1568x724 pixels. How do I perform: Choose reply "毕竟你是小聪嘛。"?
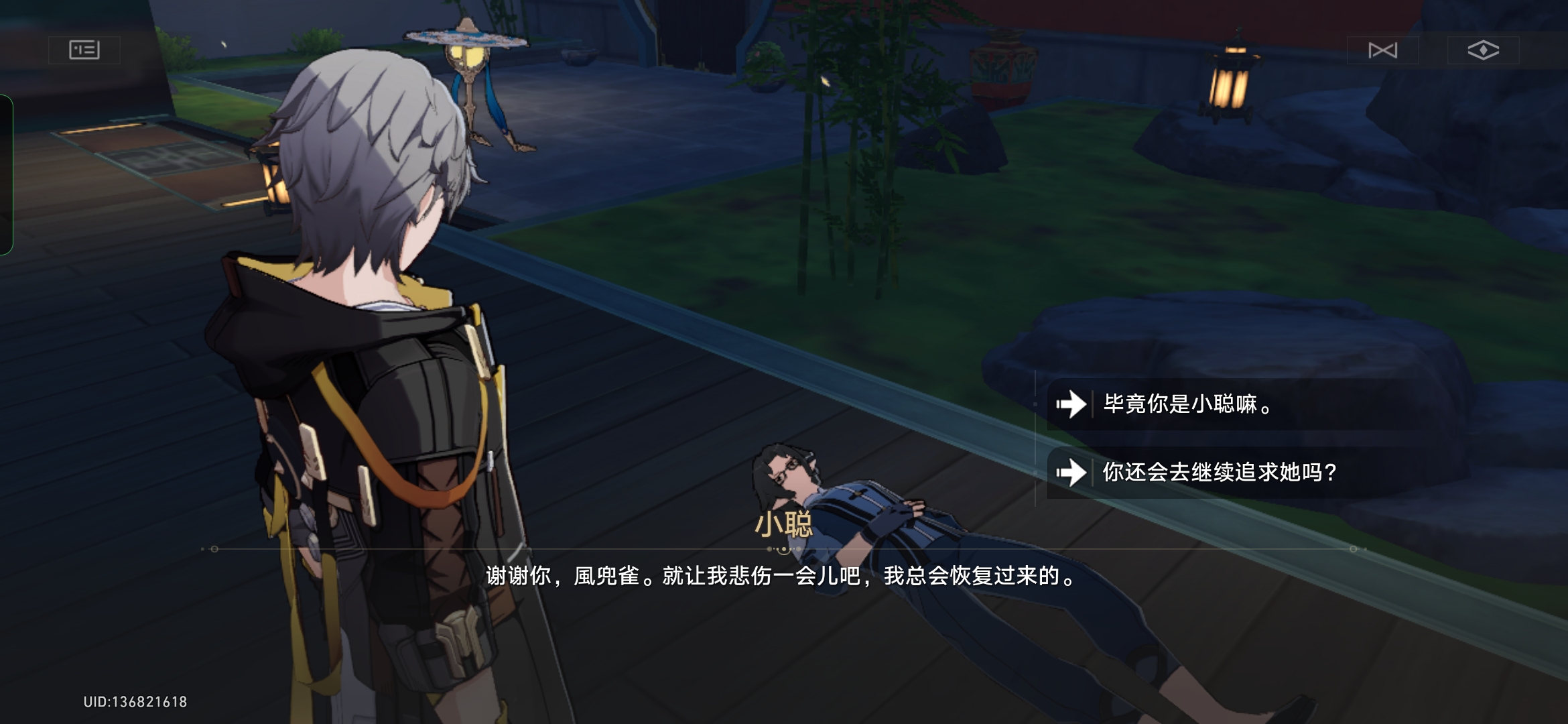click(1187, 404)
